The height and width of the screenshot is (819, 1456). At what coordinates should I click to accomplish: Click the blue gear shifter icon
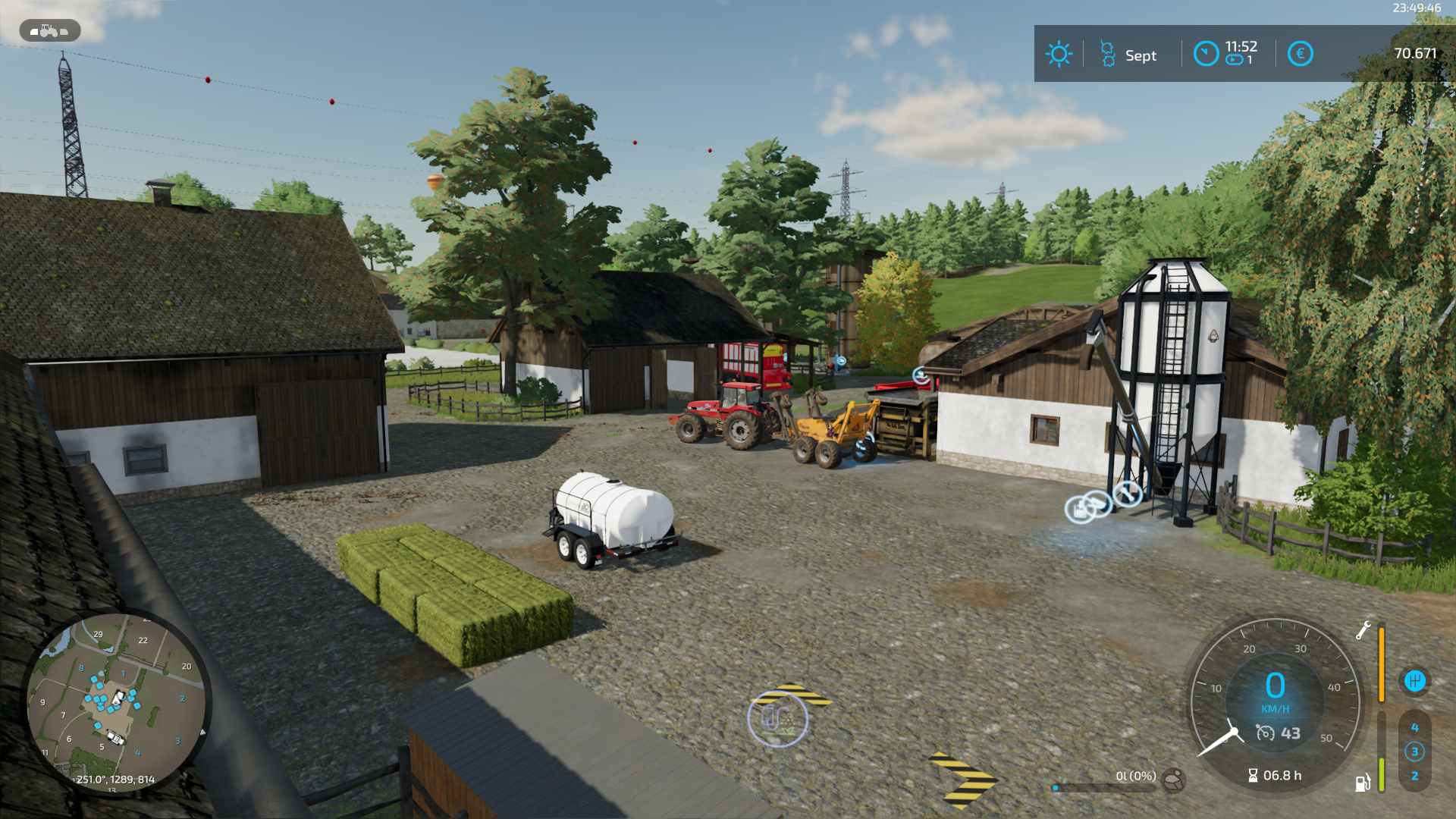click(x=1414, y=680)
